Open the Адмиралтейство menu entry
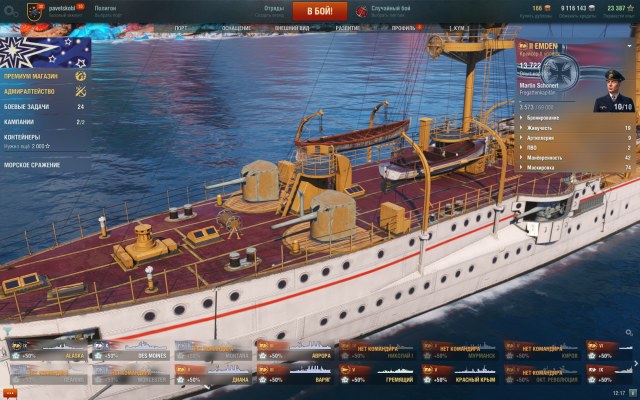Screen dimensions: 640x400 click(30, 91)
